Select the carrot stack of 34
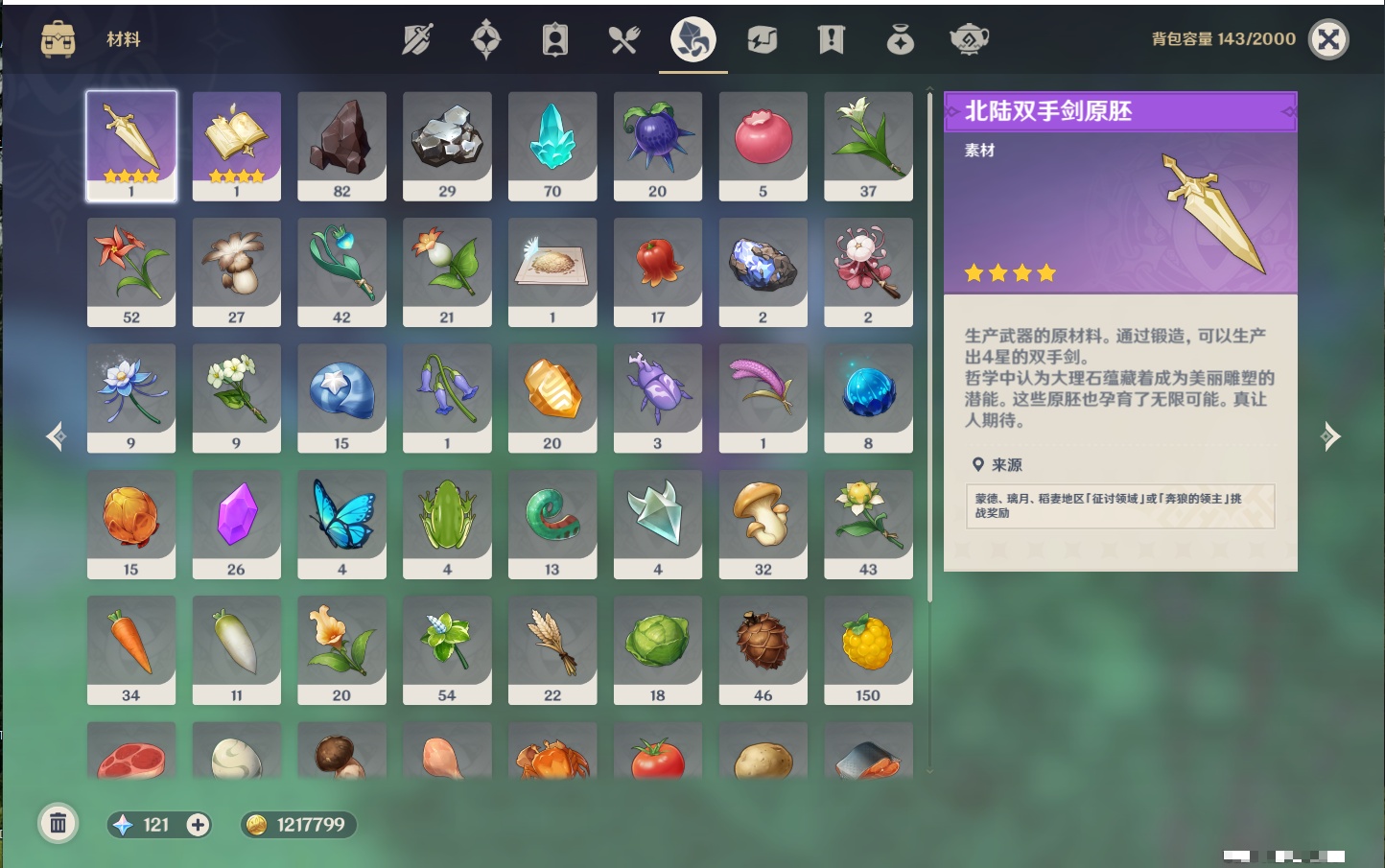The height and width of the screenshot is (868, 1385). click(x=131, y=649)
